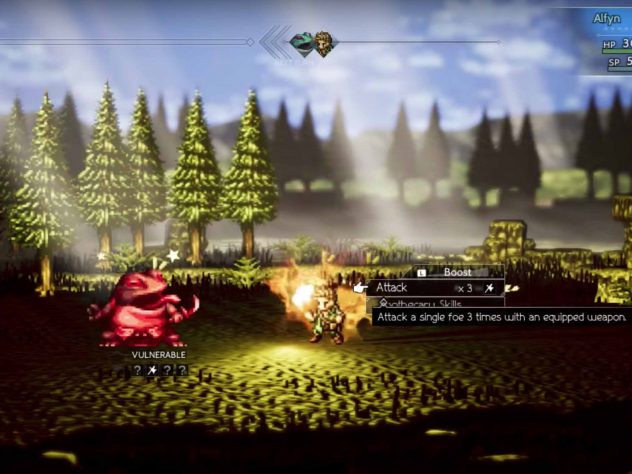
Task: Click the revealed weakness icon under the frog
Action: (x=153, y=370)
